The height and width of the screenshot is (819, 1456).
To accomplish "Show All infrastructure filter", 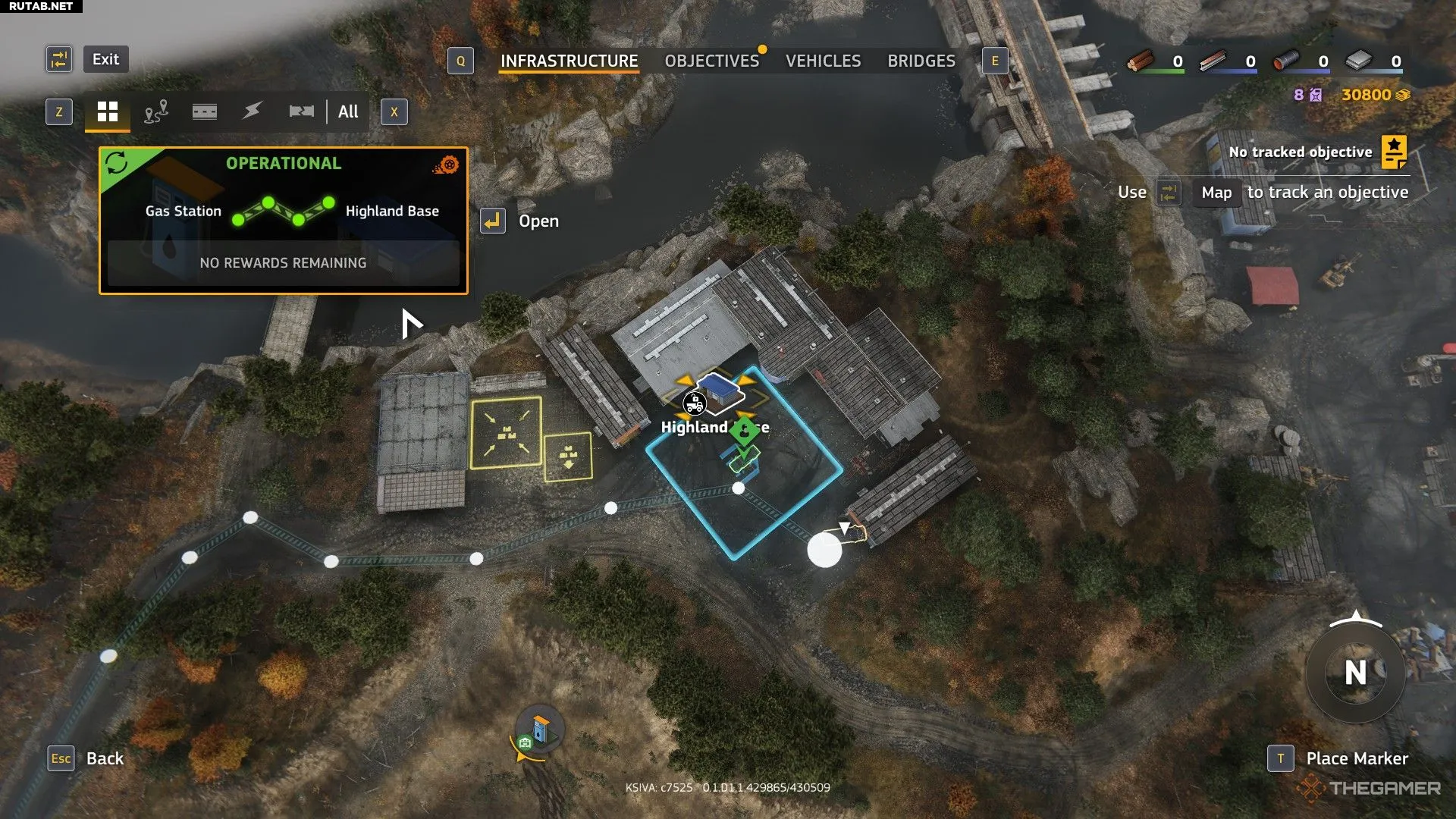I will pyautogui.click(x=348, y=112).
